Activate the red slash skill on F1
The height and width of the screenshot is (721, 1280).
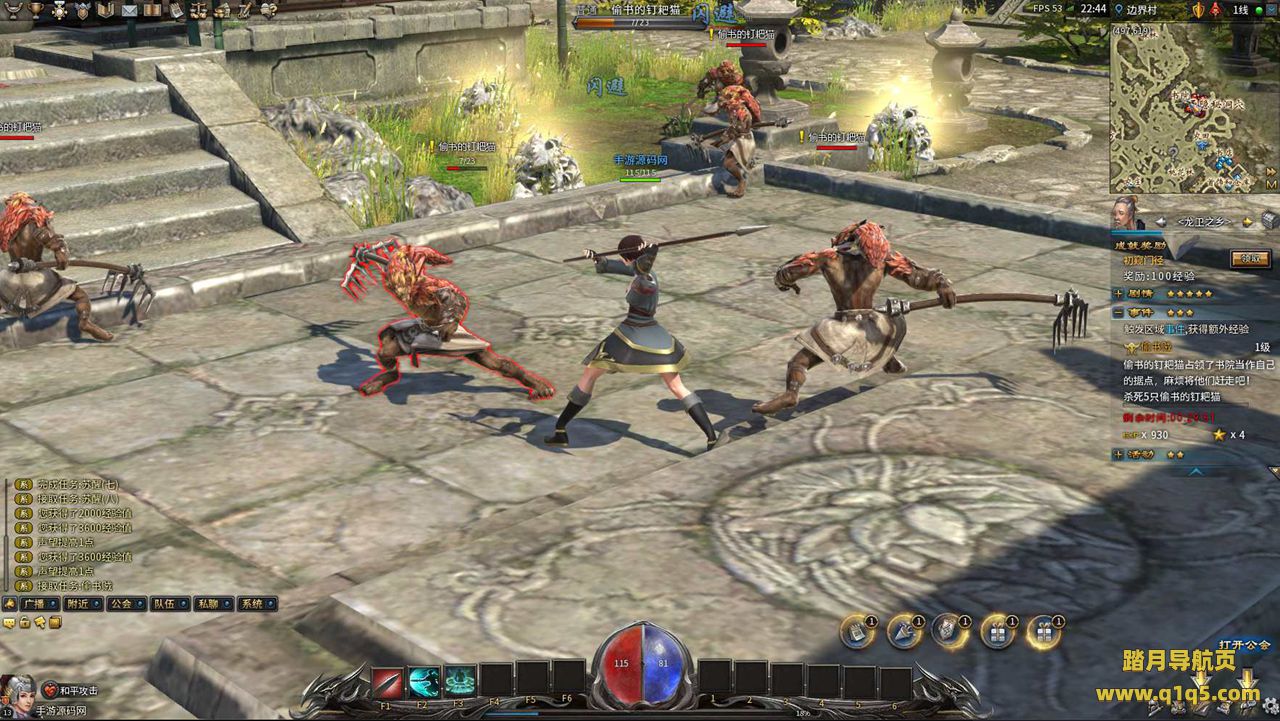pyautogui.click(x=387, y=681)
